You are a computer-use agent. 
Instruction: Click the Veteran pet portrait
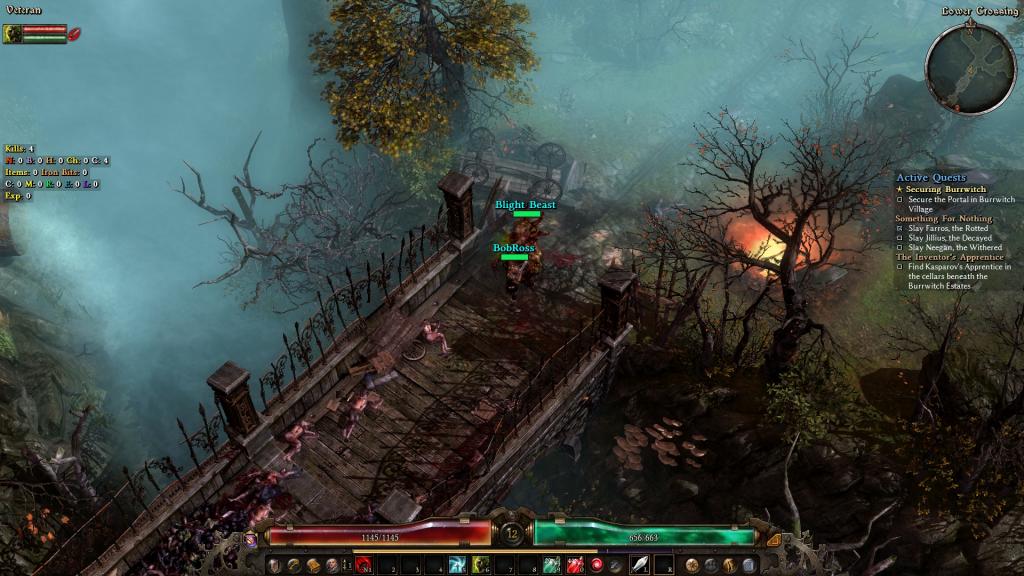13,34
